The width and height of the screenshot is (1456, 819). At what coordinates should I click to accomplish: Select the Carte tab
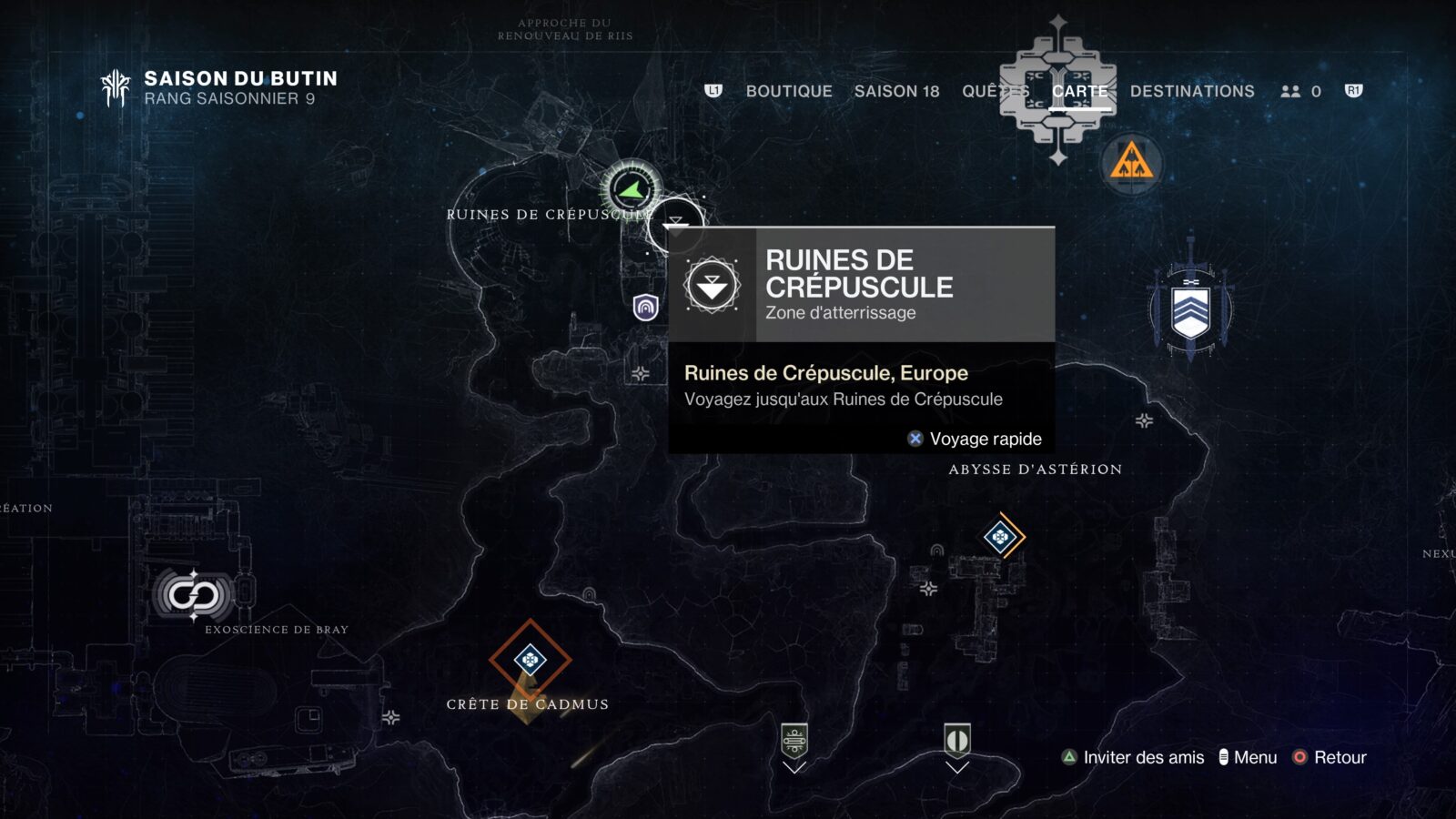coord(1079,91)
